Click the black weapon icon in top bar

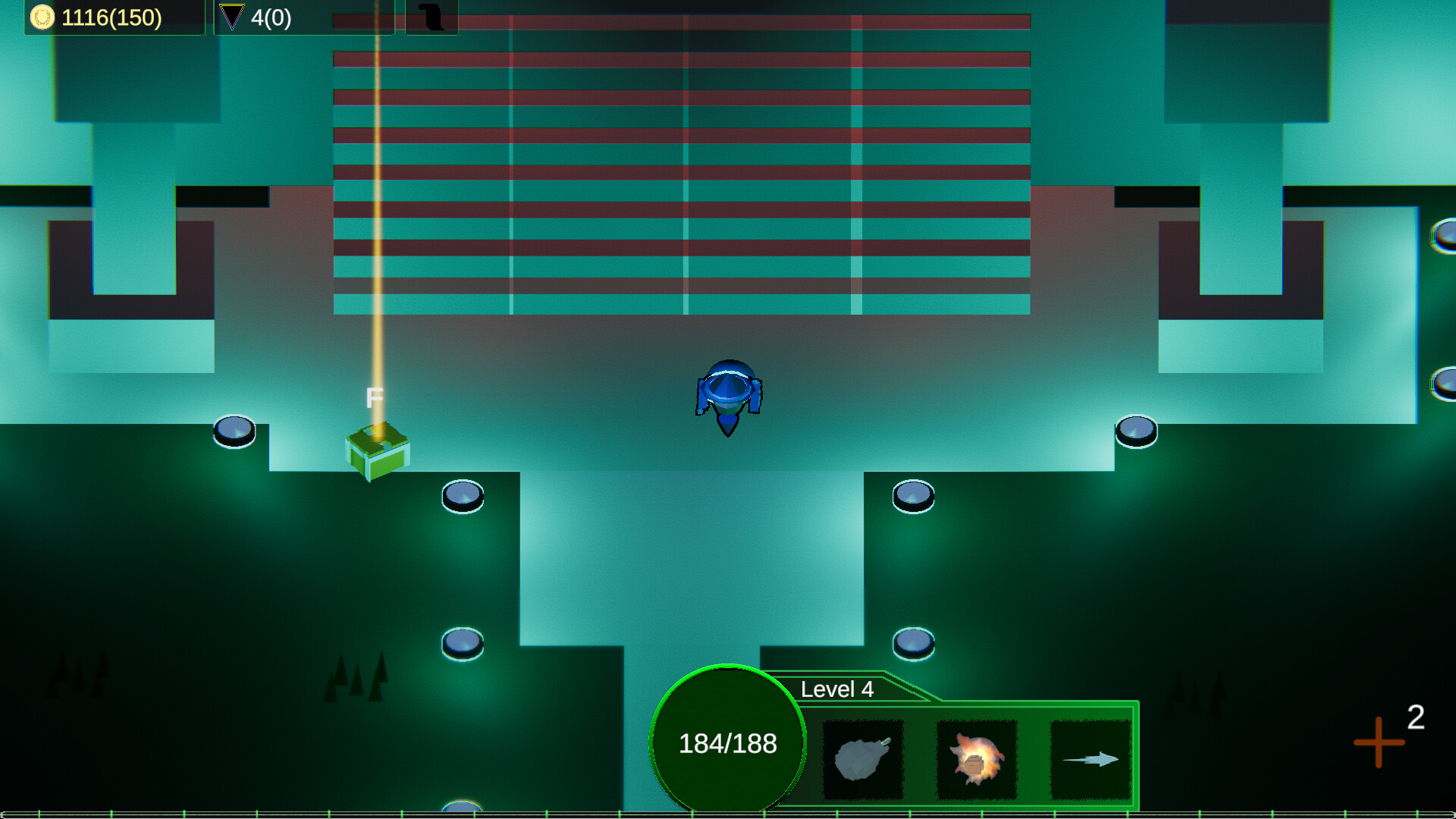(x=432, y=17)
